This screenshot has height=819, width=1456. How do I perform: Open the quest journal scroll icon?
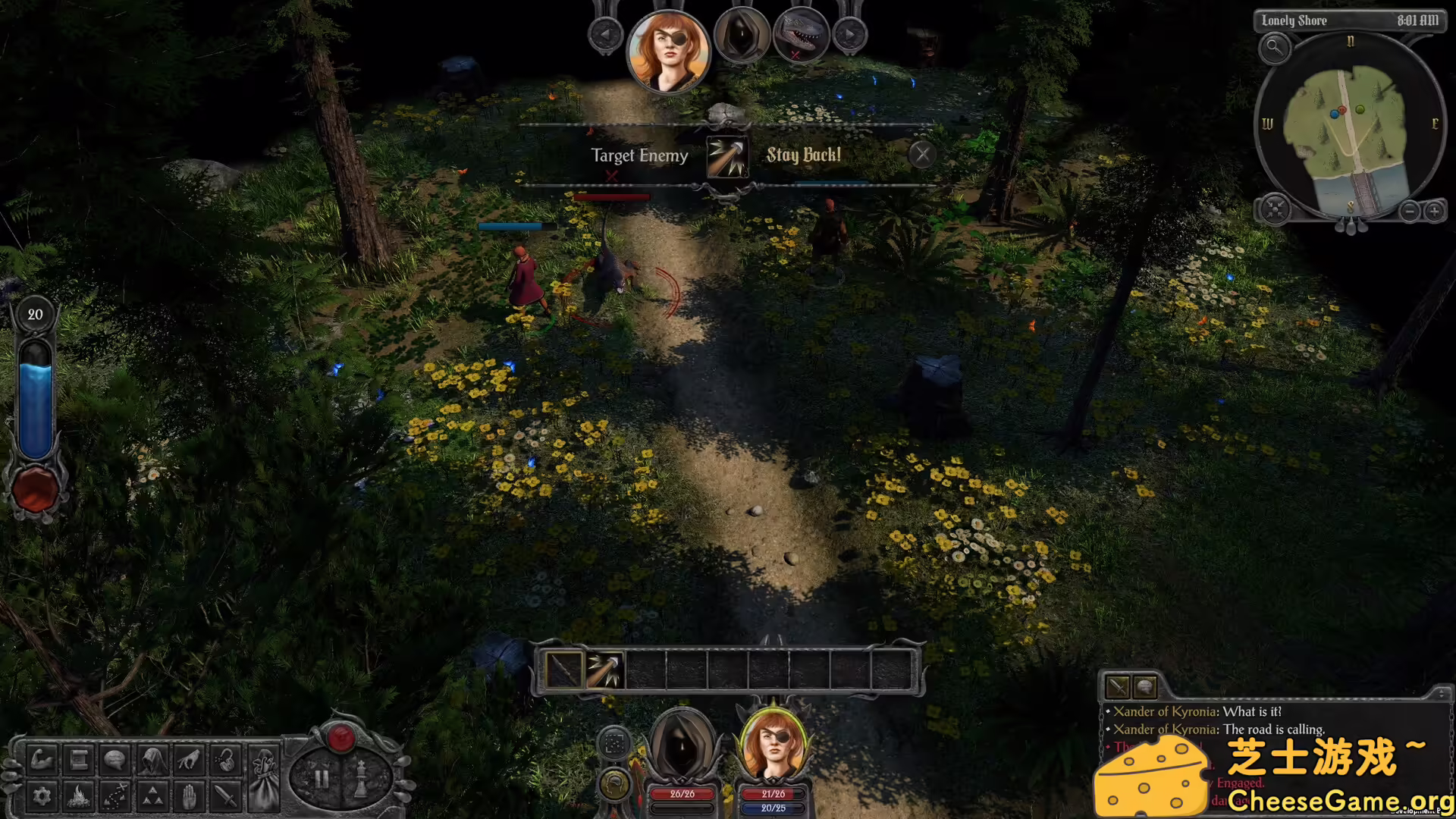click(78, 760)
